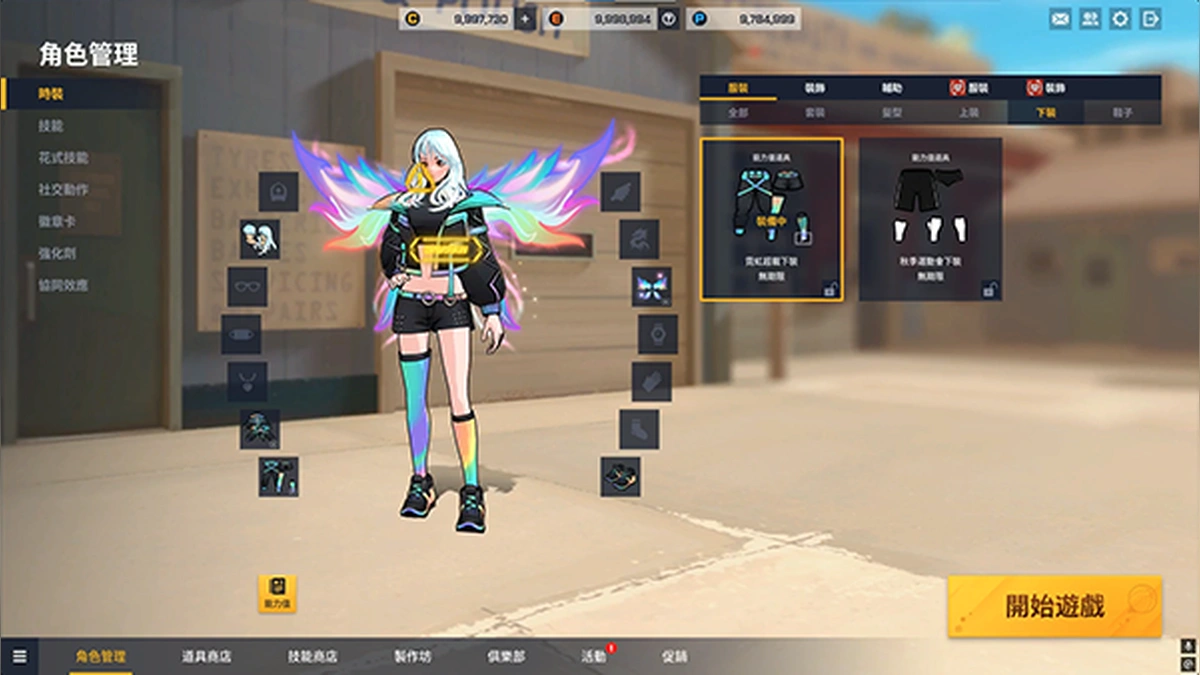Open the 輔助 category tab
This screenshot has width=1200, height=675.
[x=891, y=88]
